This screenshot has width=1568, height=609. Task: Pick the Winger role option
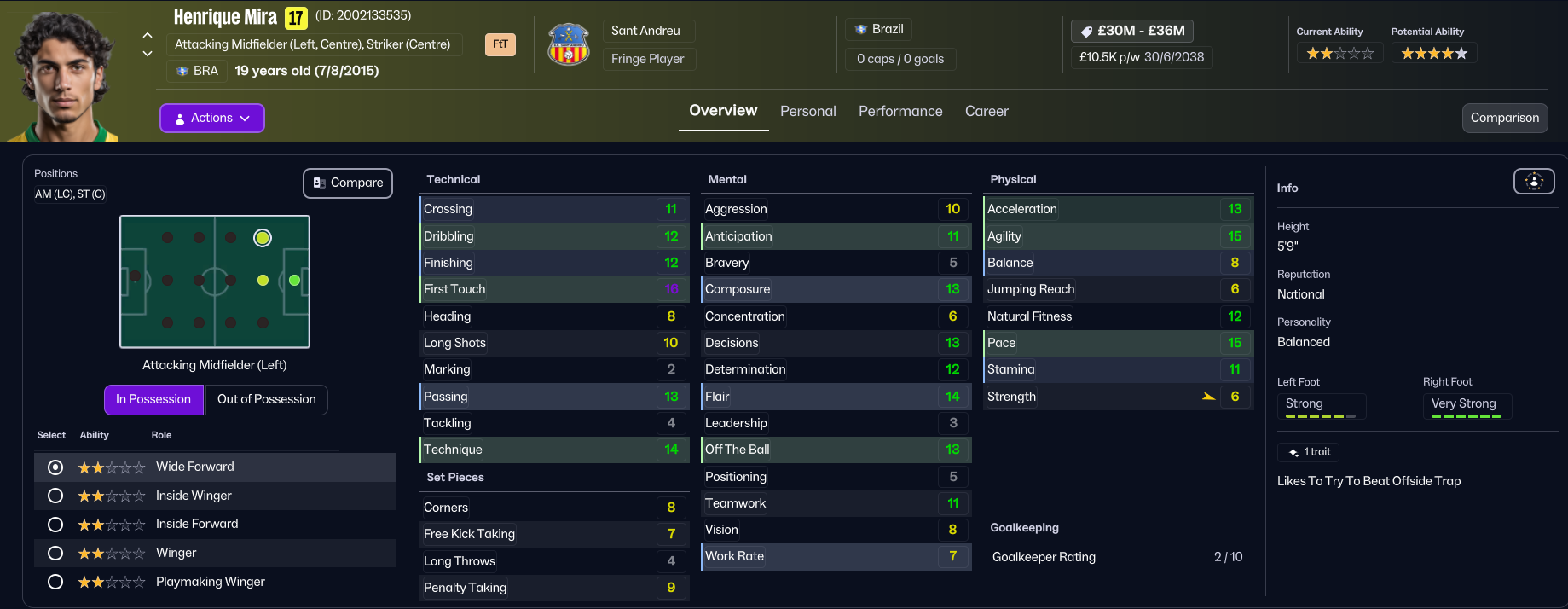(x=55, y=553)
